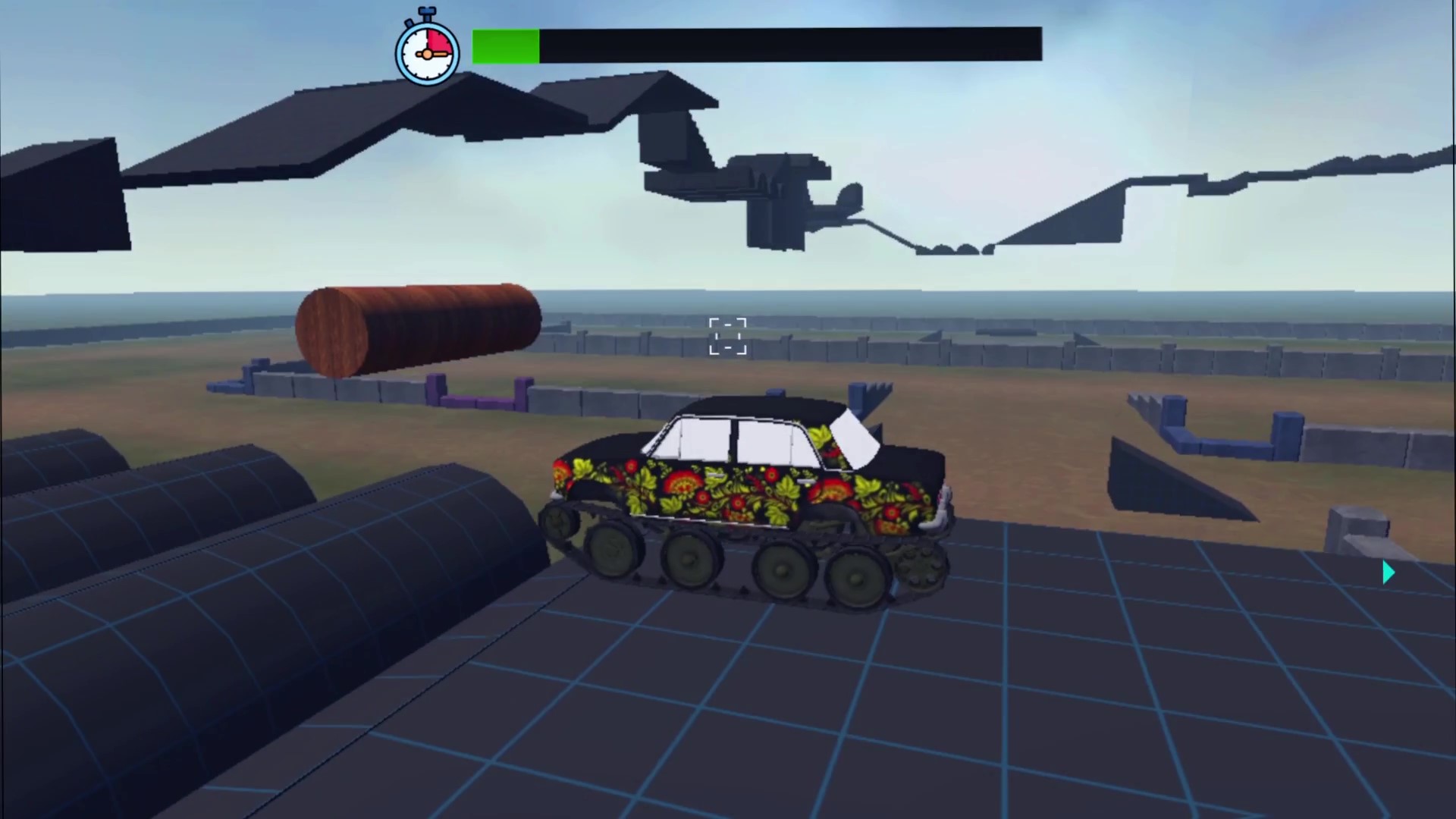Click the wooden log obstacle
This screenshot has width=1456, height=819.
(417, 326)
